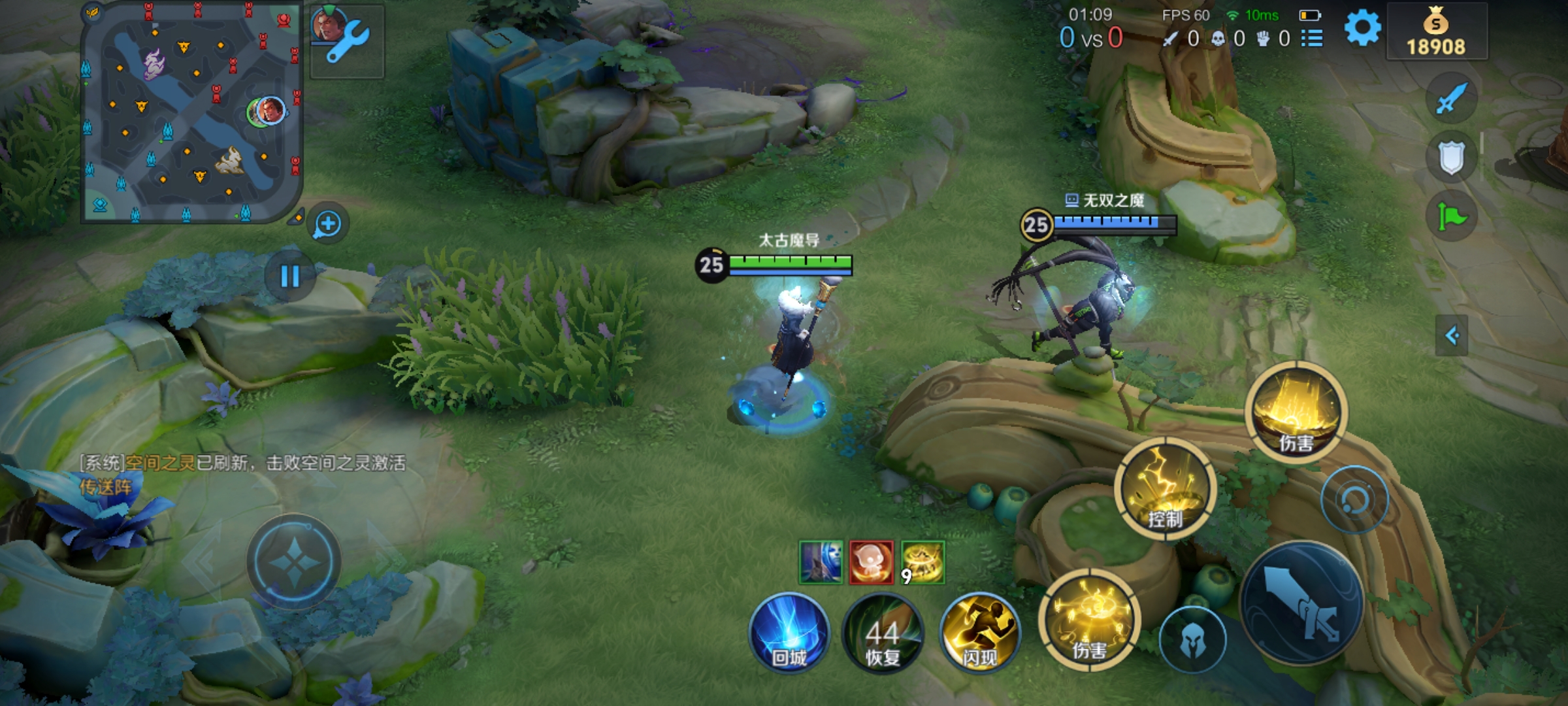Pause the match with the pause button

coord(290,277)
